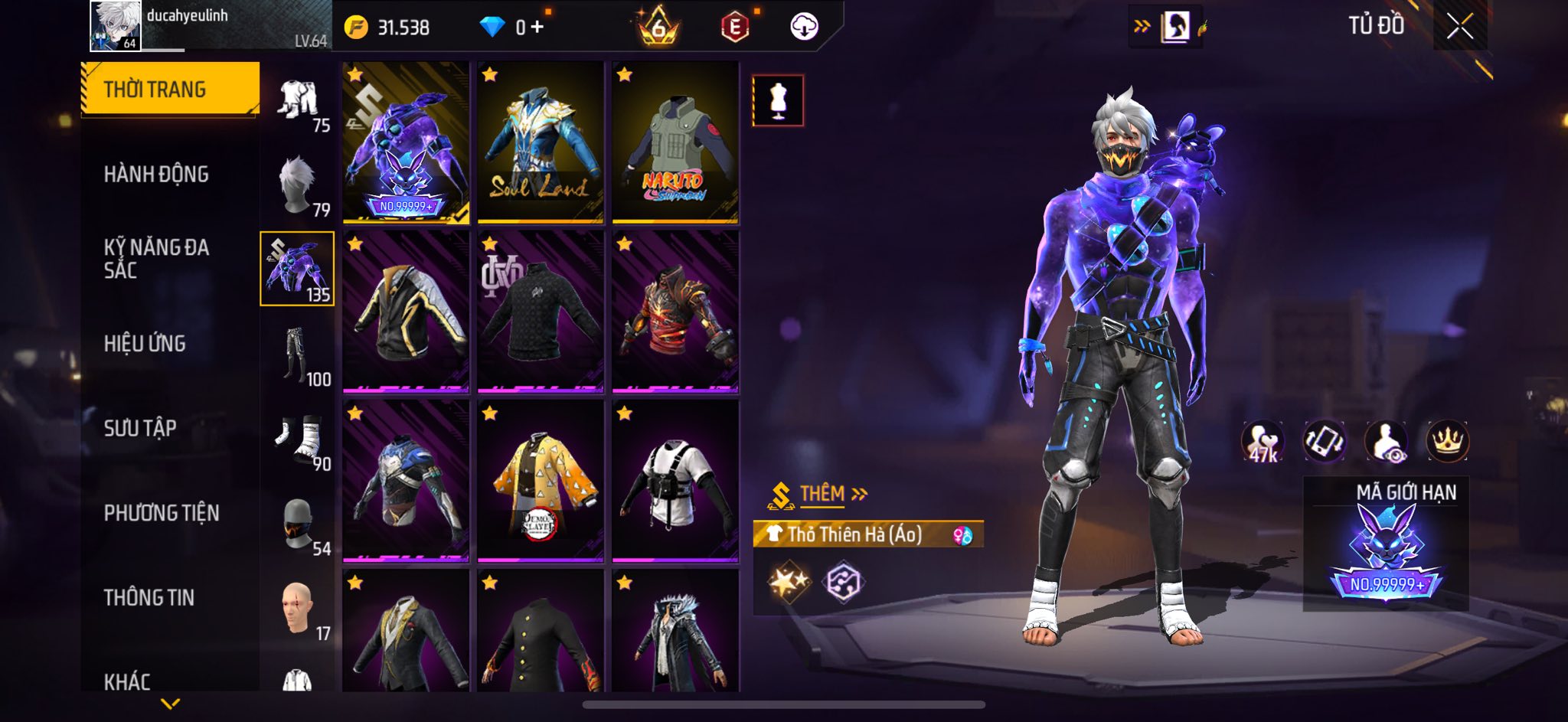Viewport: 1568px width, 722px height.
Task: Select the hair category with 79 items
Action: click(x=298, y=186)
